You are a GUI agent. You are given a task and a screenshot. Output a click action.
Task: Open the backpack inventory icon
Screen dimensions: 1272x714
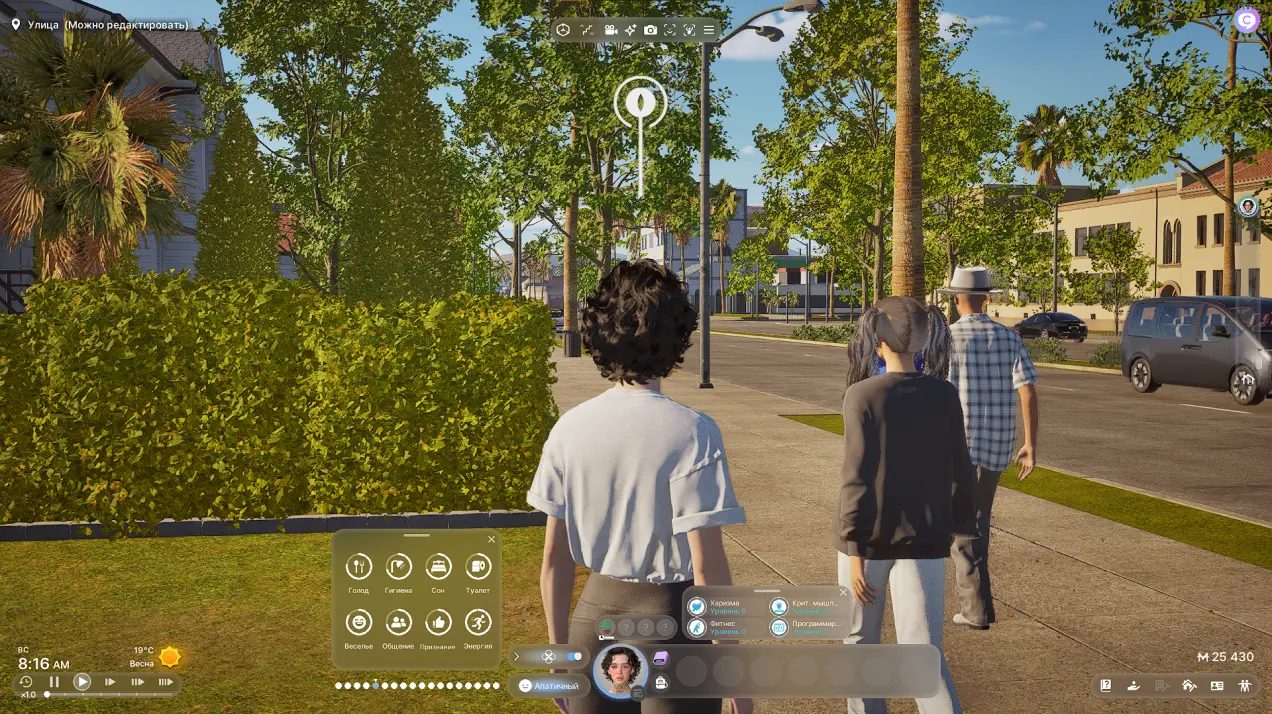coord(661,682)
